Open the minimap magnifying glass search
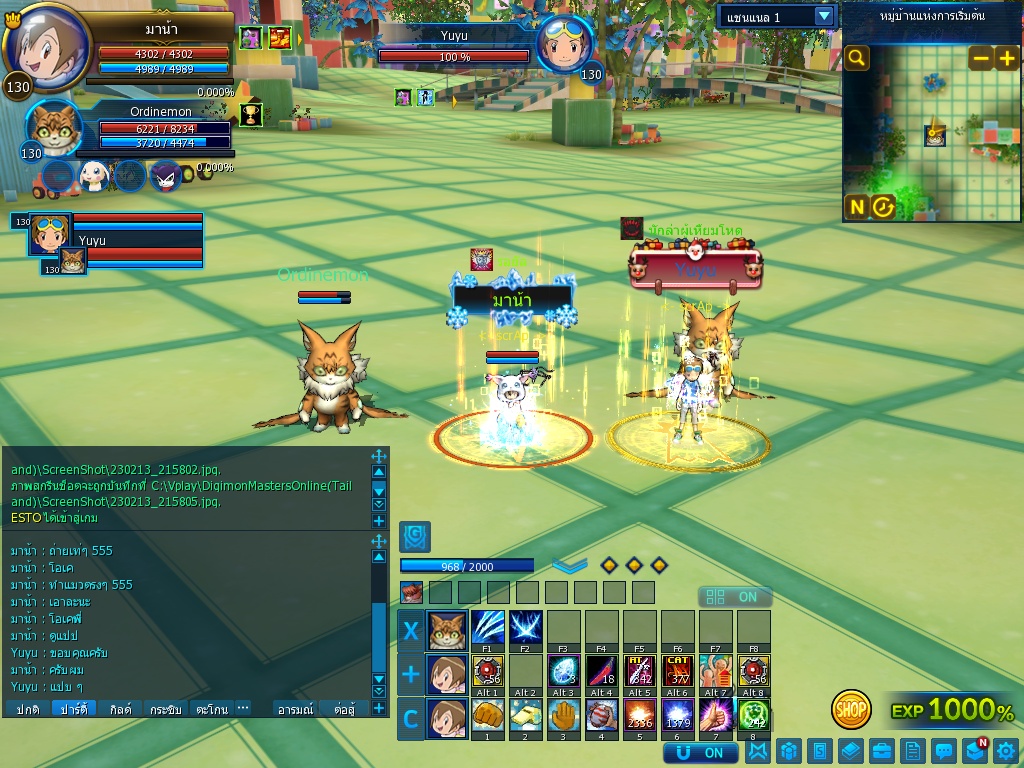This screenshot has width=1024, height=768. [856, 58]
